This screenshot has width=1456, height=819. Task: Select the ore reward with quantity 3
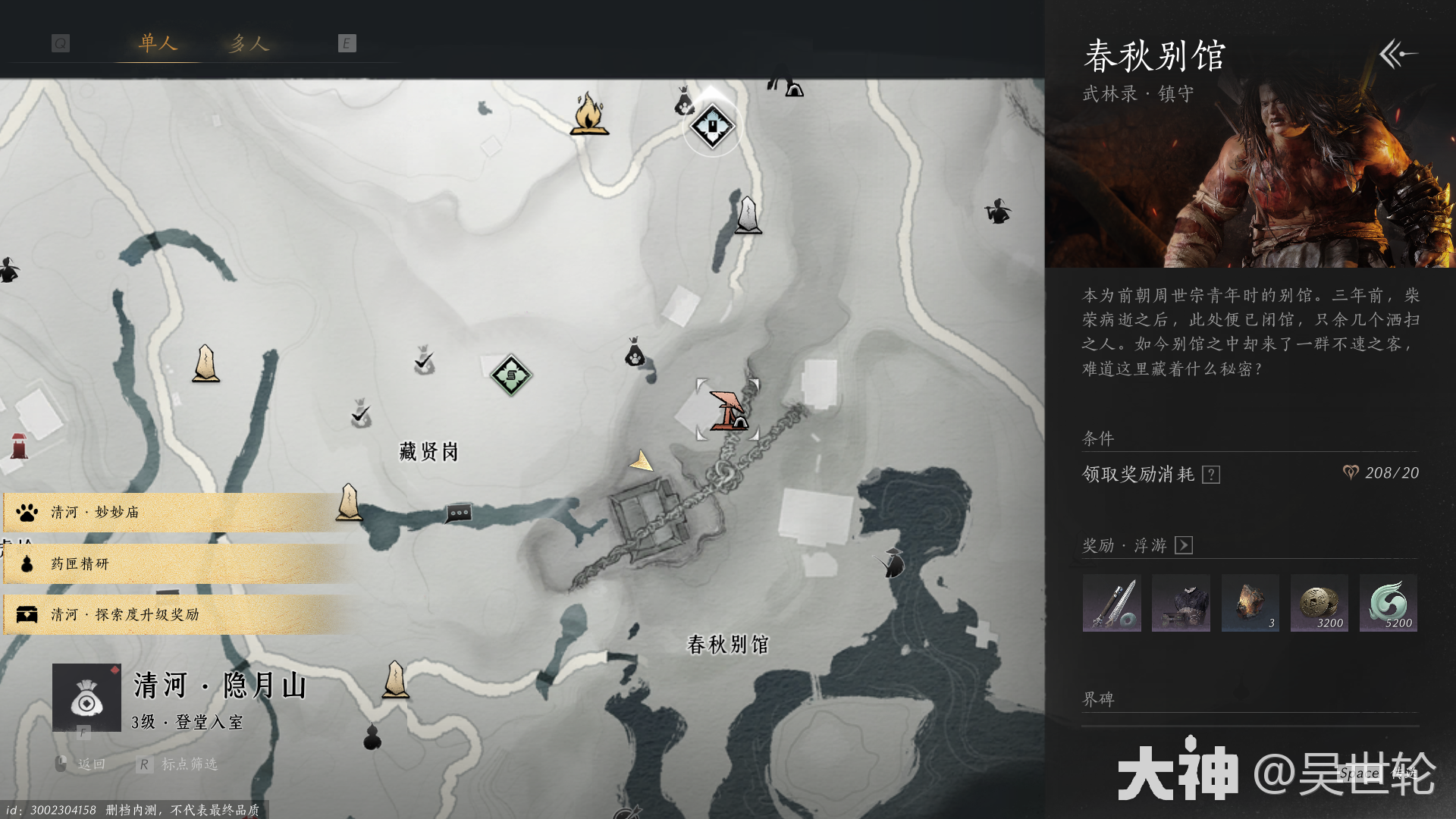coord(1250,603)
